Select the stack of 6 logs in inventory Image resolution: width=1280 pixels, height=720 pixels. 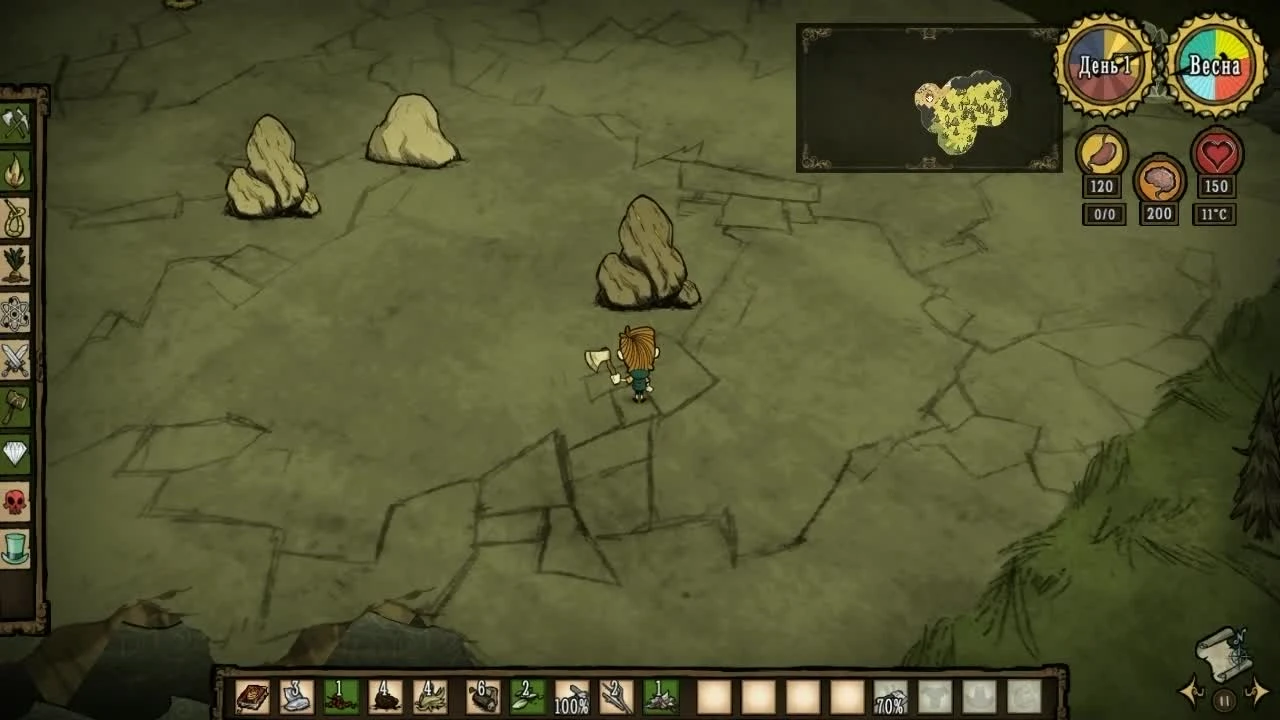[x=482, y=697]
